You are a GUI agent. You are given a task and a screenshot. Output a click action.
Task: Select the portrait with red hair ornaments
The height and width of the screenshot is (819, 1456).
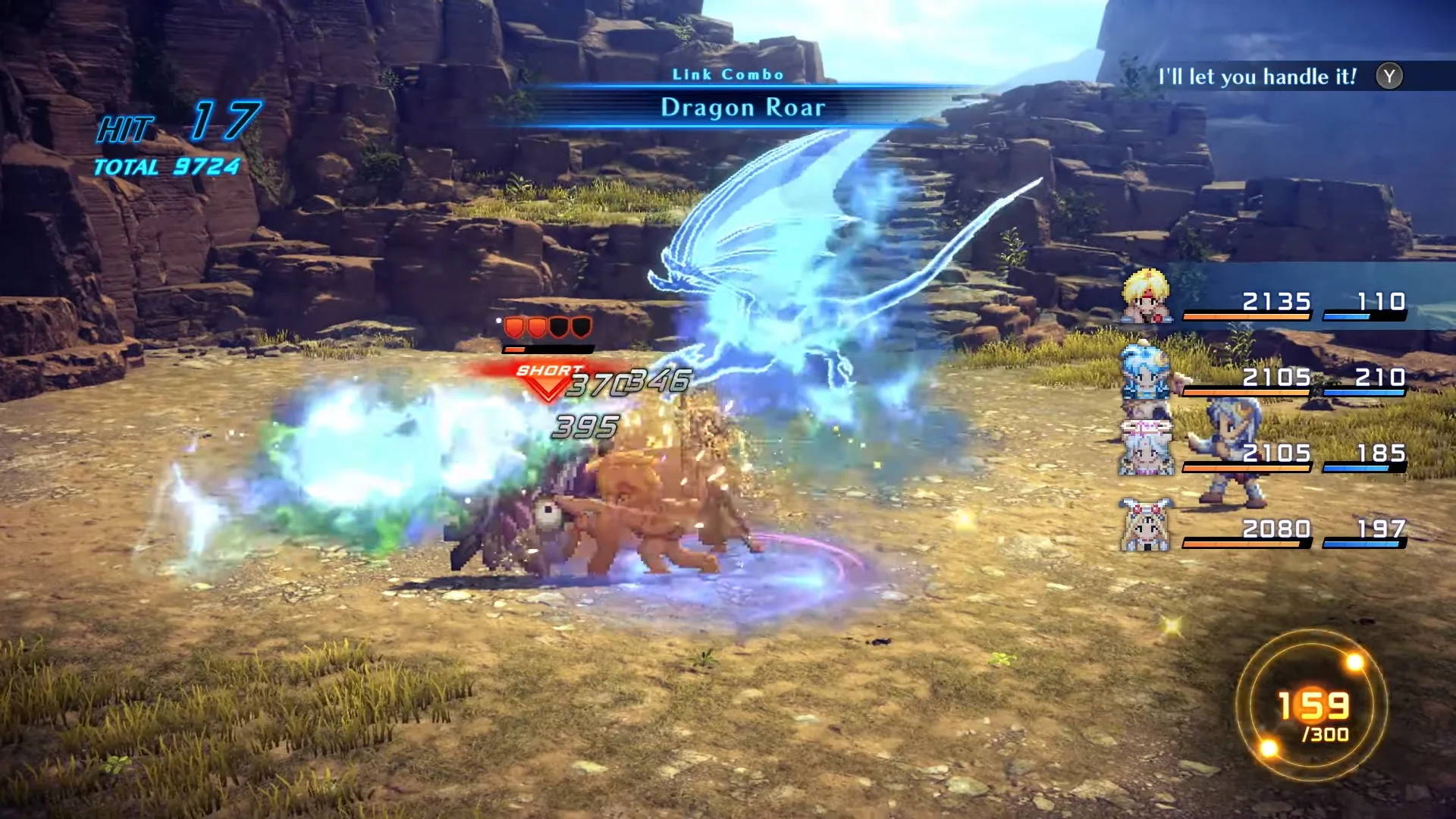click(x=1146, y=525)
